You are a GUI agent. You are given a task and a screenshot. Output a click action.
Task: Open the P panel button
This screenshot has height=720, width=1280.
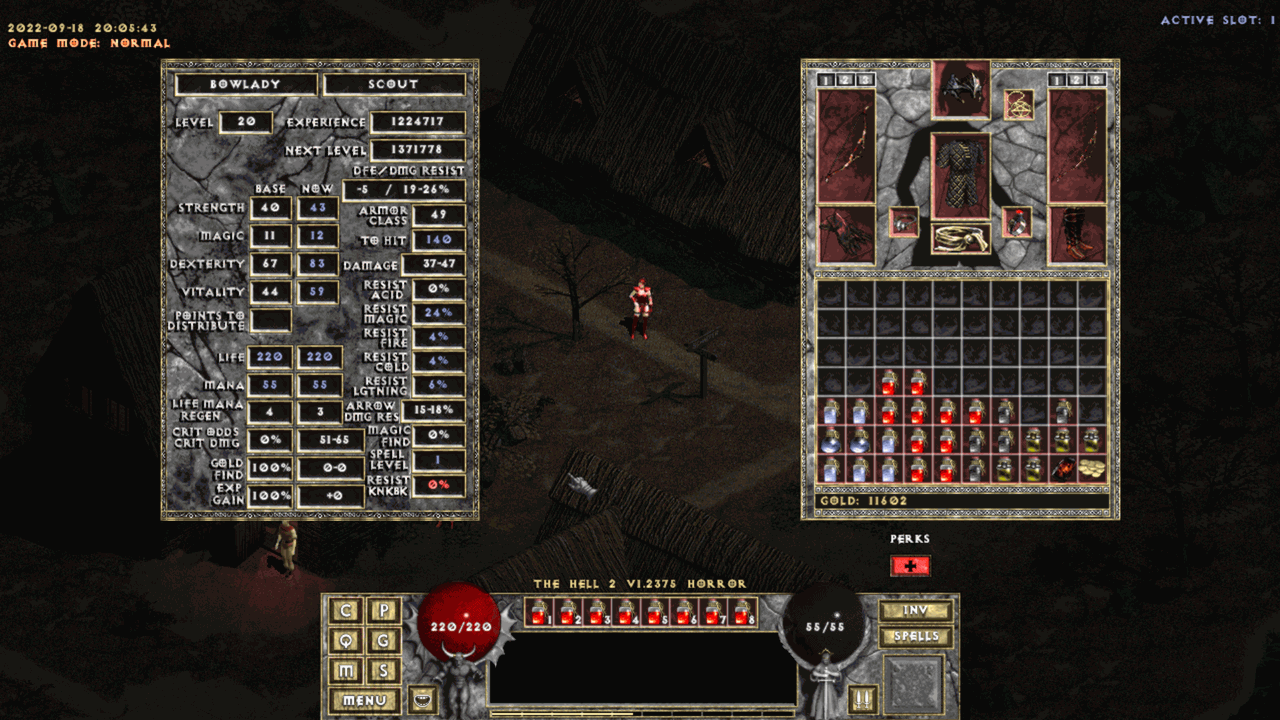(x=382, y=611)
